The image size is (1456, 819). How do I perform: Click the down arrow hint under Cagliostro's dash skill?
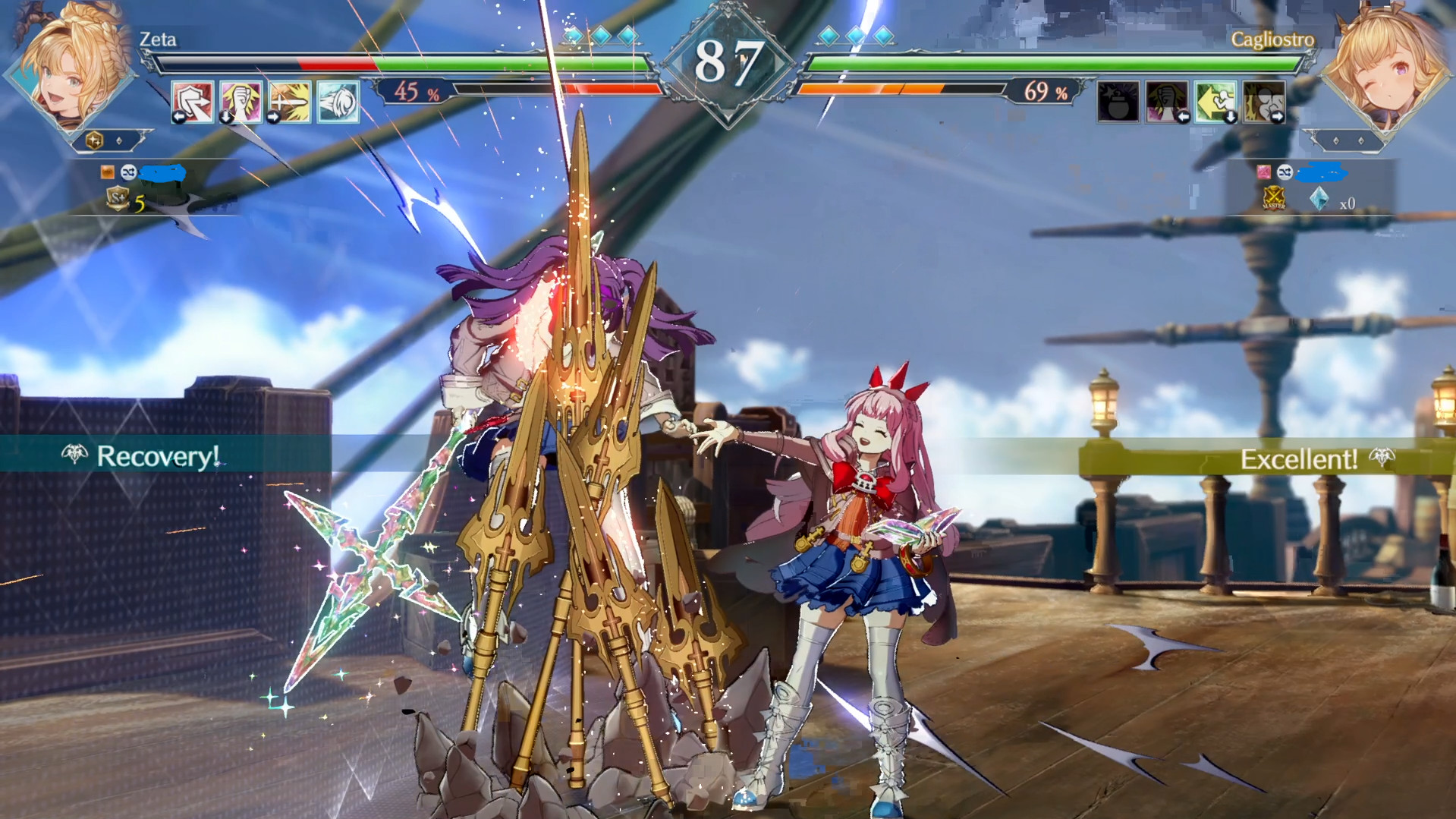[1229, 117]
